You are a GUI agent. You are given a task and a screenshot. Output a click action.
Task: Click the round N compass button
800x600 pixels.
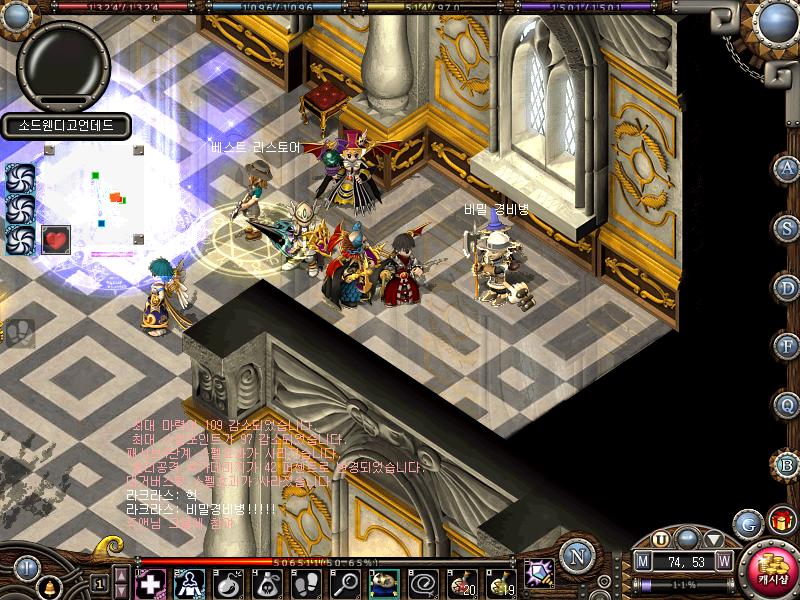575,555
